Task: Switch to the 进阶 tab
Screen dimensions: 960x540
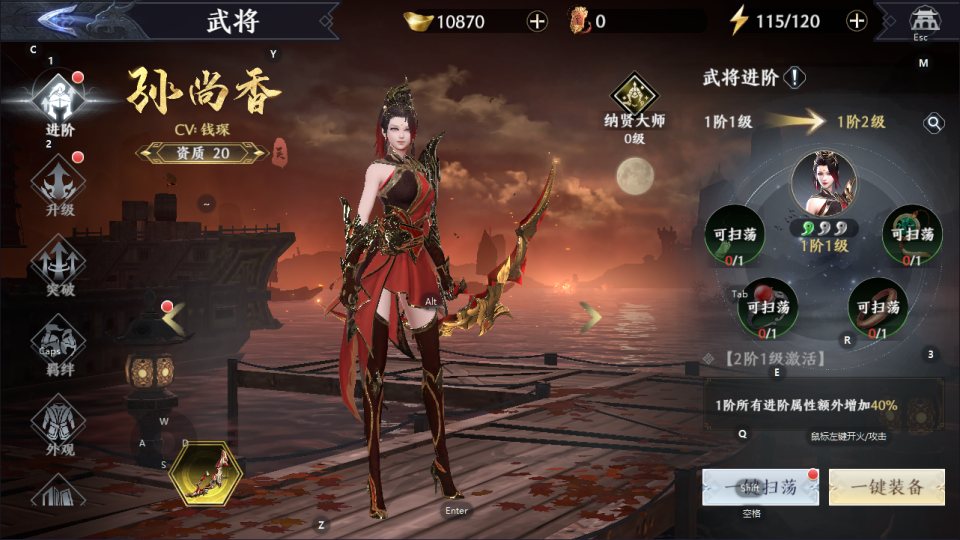Action: (59, 100)
